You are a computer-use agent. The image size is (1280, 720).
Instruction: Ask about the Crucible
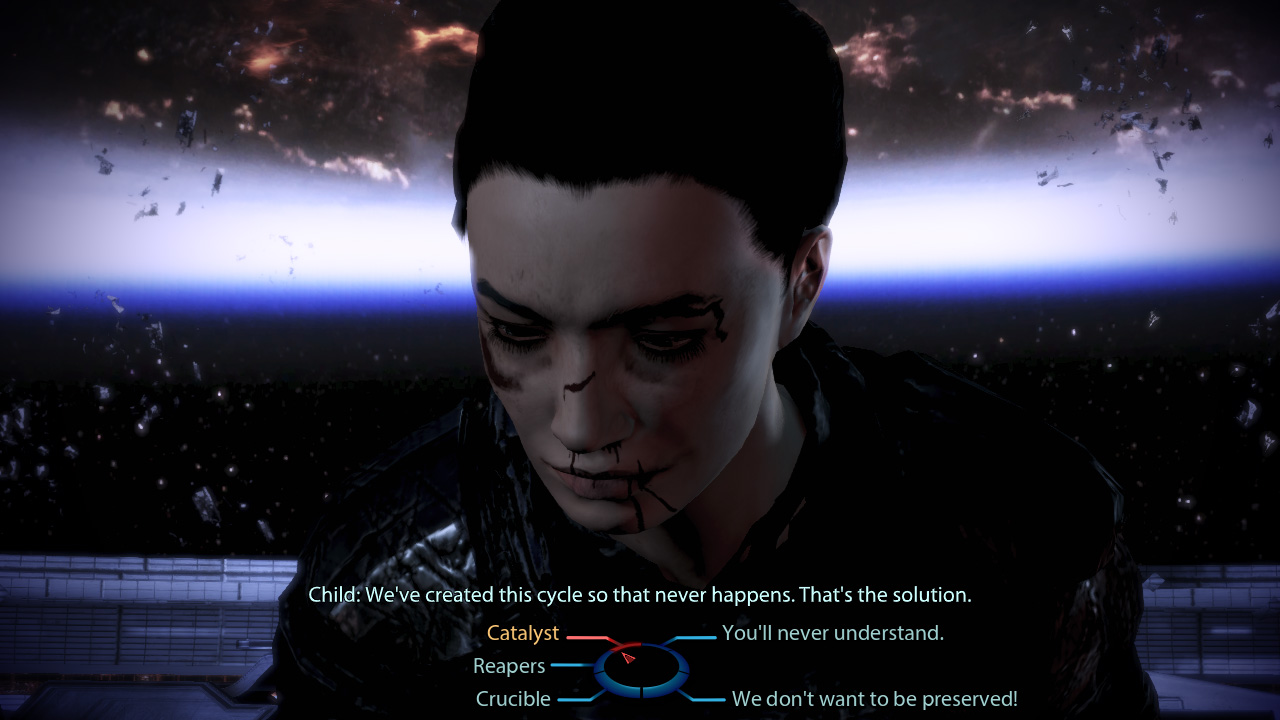(x=513, y=699)
